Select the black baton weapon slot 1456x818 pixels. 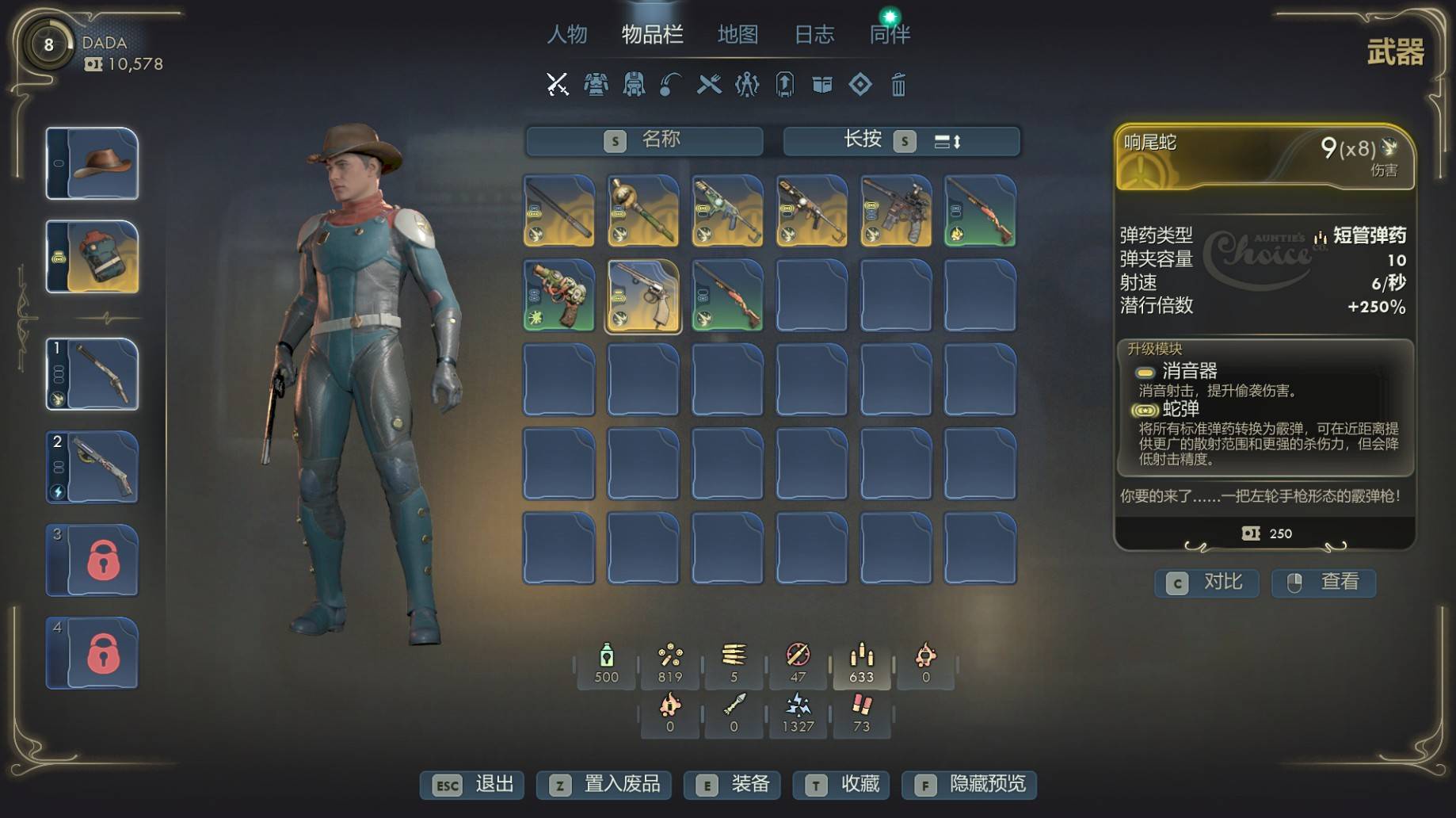(x=559, y=211)
